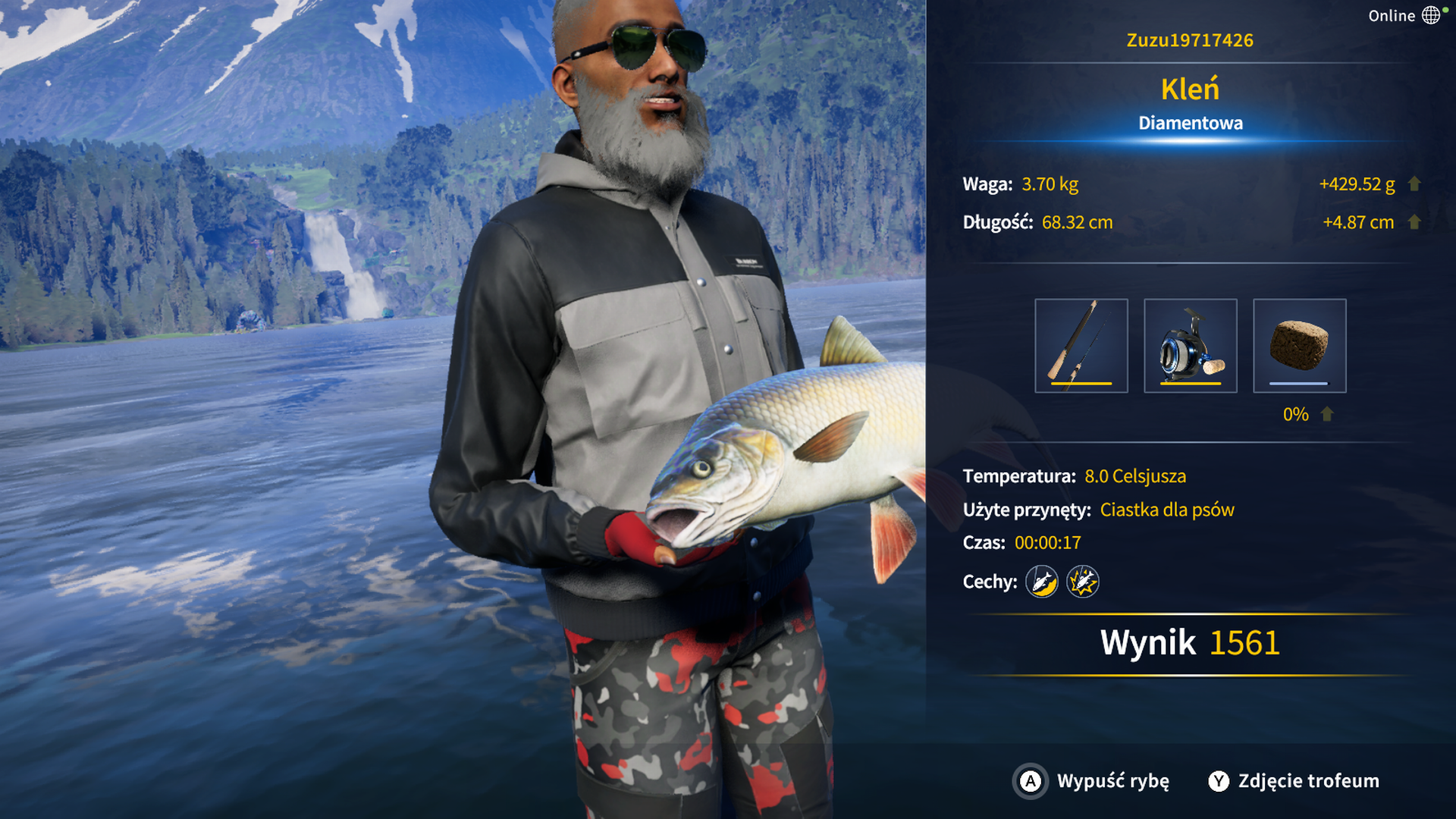Take a trophy photo with Zdjęcie trofeum
This screenshot has width=1456, height=819.
(x=1294, y=781)
